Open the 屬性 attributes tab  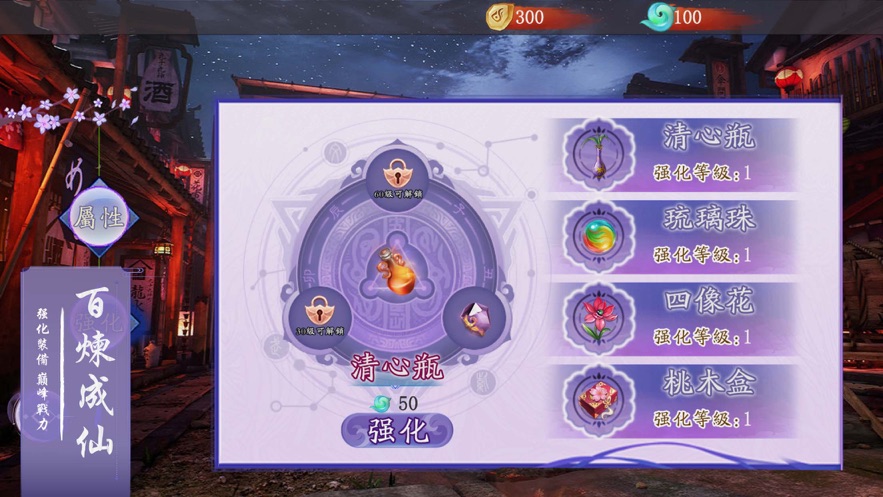(x=98, y=217)
